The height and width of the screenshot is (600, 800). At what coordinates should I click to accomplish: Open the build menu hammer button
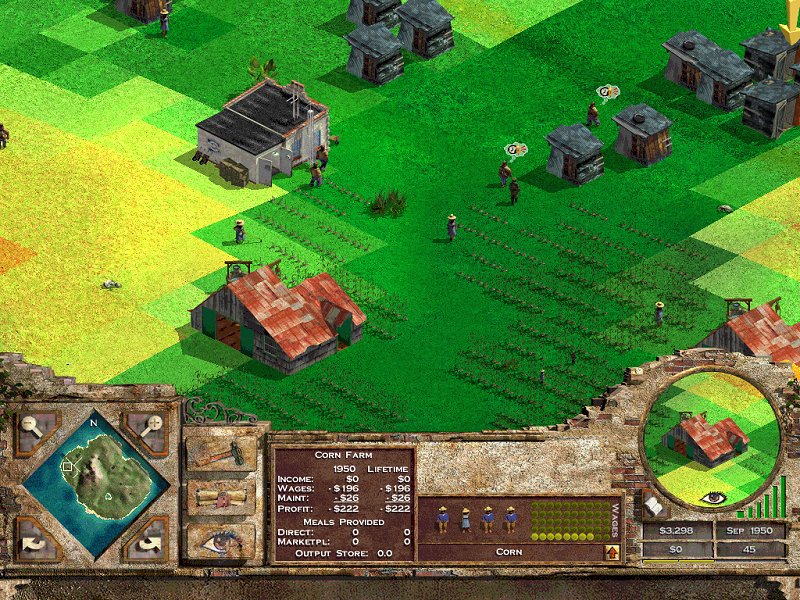point(221,453)
